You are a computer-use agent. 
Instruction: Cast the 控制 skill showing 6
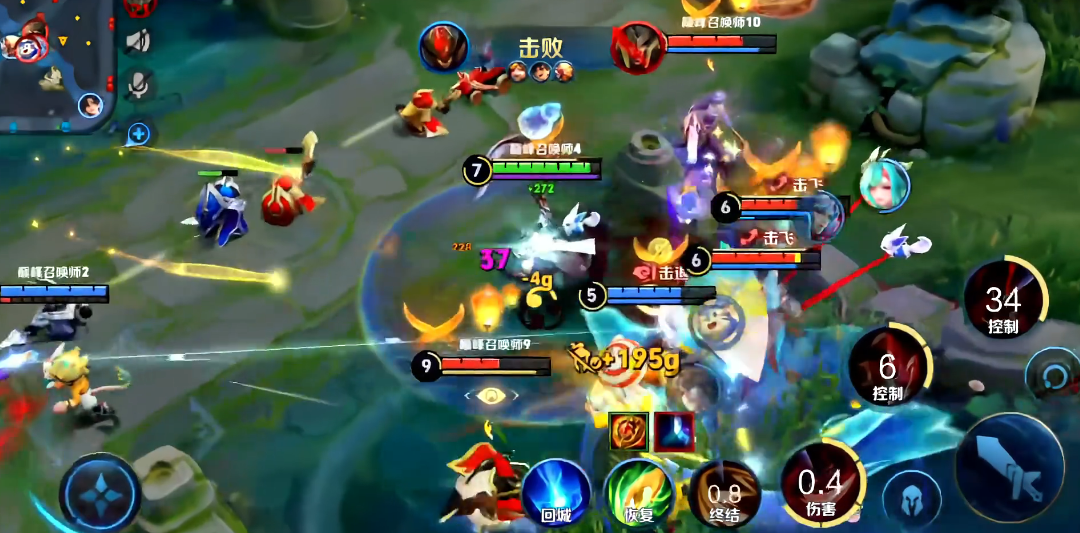coord(888,369)
